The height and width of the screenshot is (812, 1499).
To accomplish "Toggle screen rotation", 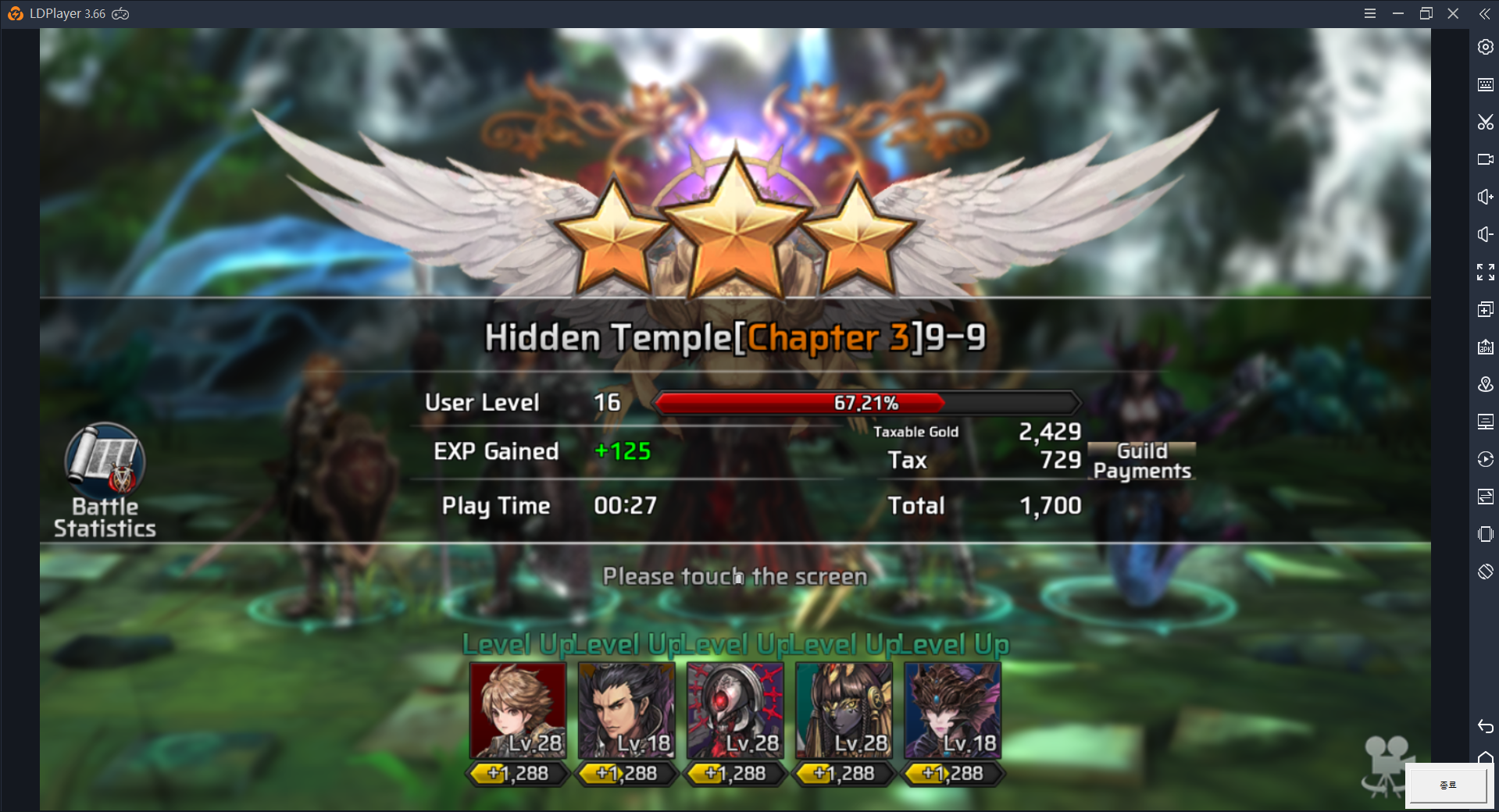I will [x=1485, y=572].
